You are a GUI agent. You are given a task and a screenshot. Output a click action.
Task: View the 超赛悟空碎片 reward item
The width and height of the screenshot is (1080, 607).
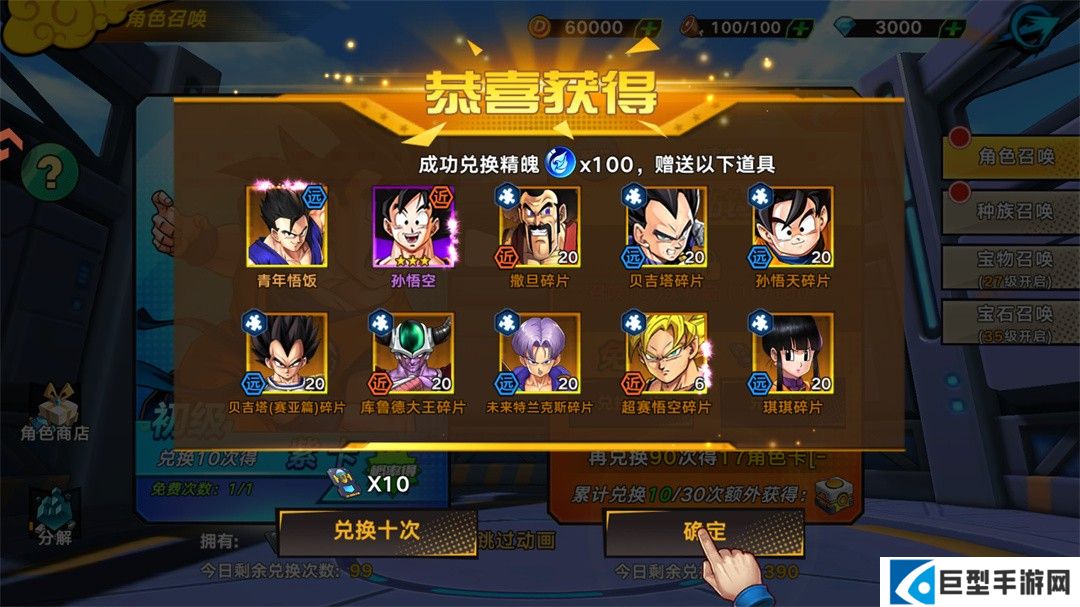pyautogui.click(x=666, y=353)
